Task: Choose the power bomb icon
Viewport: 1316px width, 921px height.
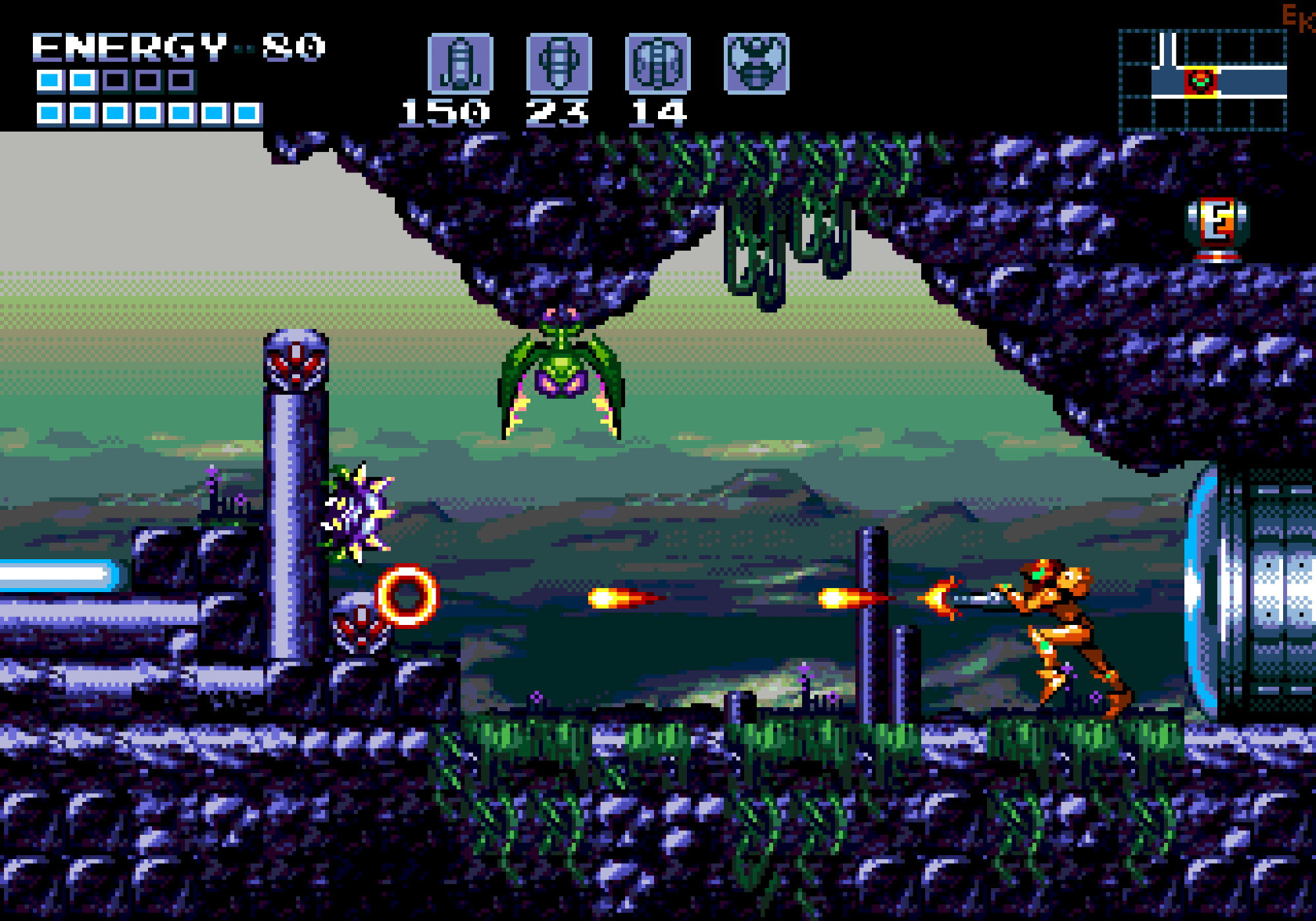Action: point(657,63)
